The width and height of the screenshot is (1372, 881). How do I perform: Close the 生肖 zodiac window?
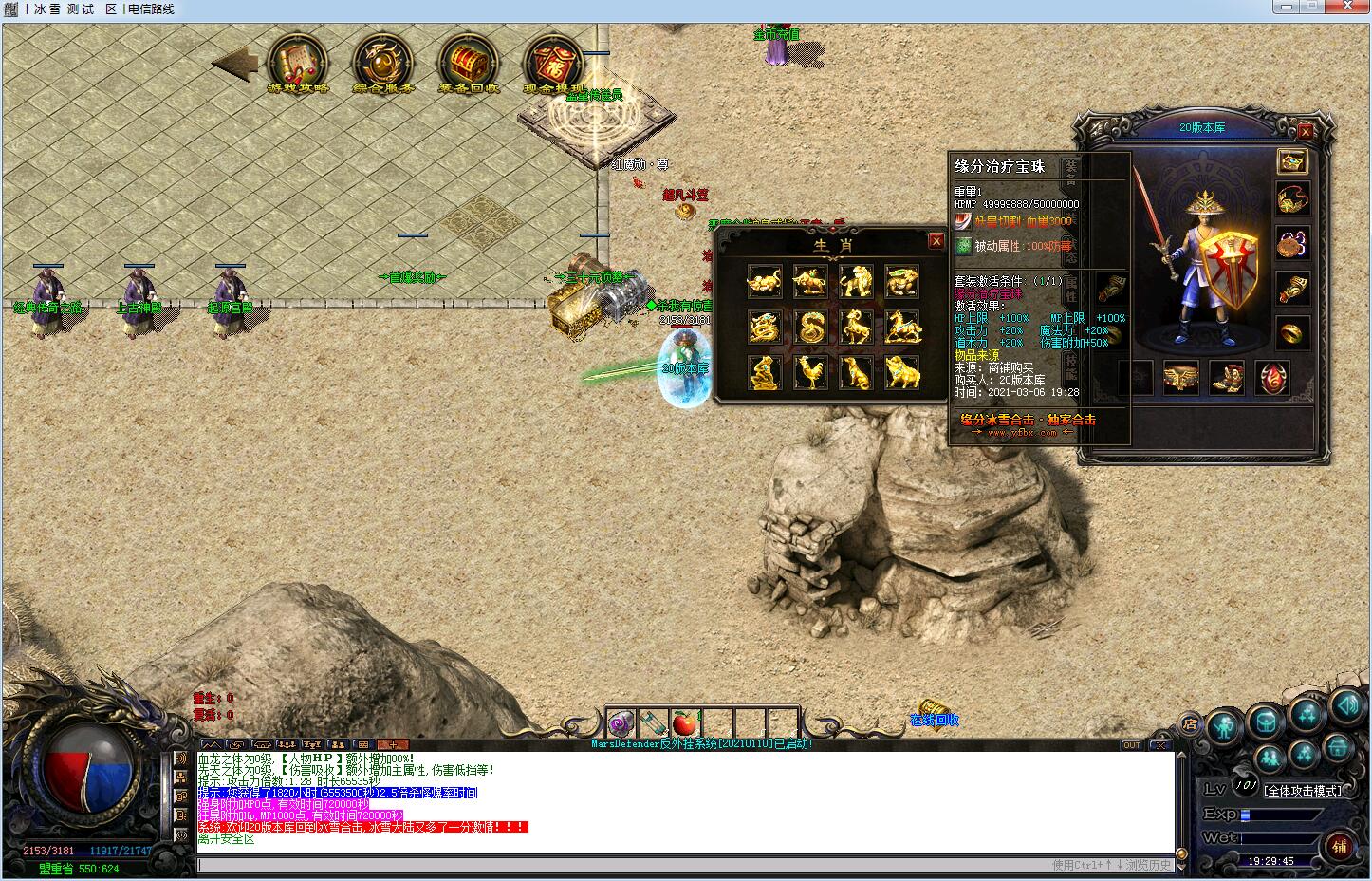point(936,241)
